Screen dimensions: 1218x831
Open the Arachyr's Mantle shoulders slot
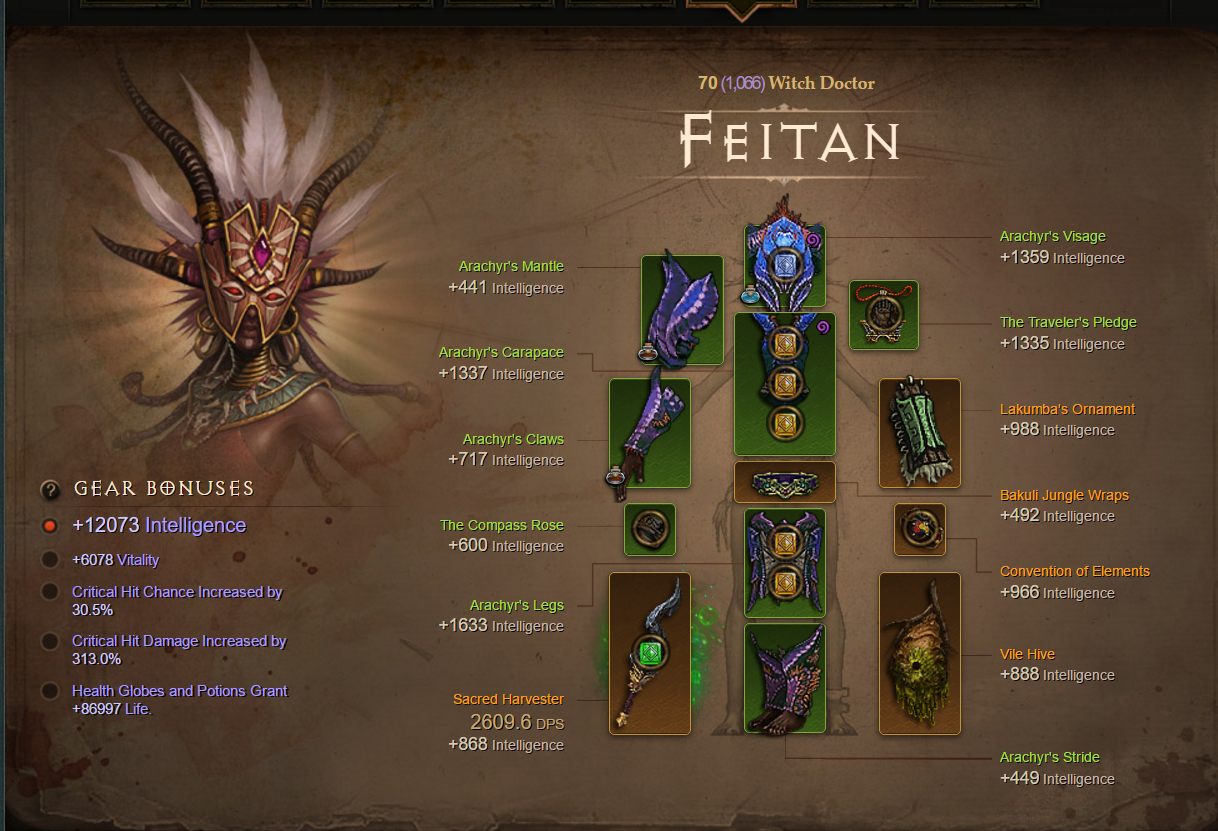pyautogui.click(x=681, y=309)
